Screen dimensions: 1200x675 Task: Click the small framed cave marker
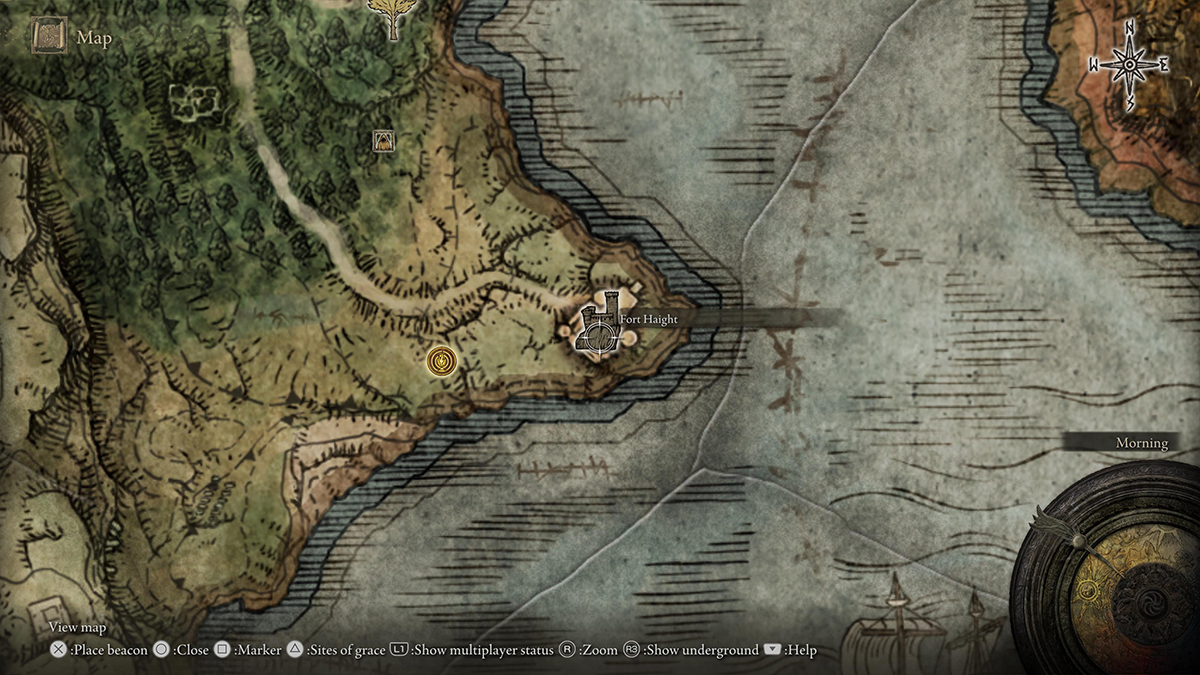pyautogui.click(x=381, y=141)
